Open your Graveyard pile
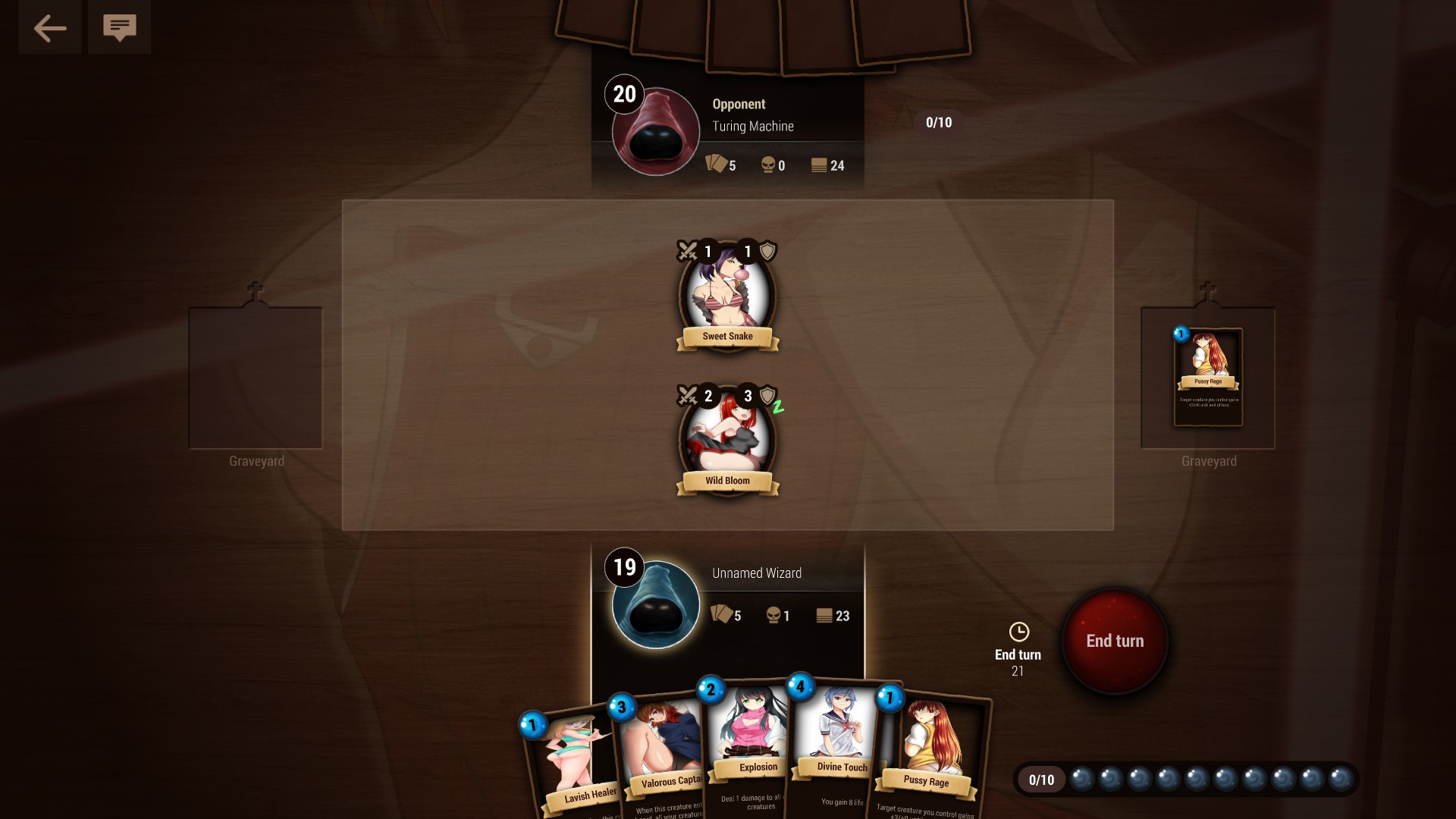This screenshot has height=819, width=1456. click(255, 377)
